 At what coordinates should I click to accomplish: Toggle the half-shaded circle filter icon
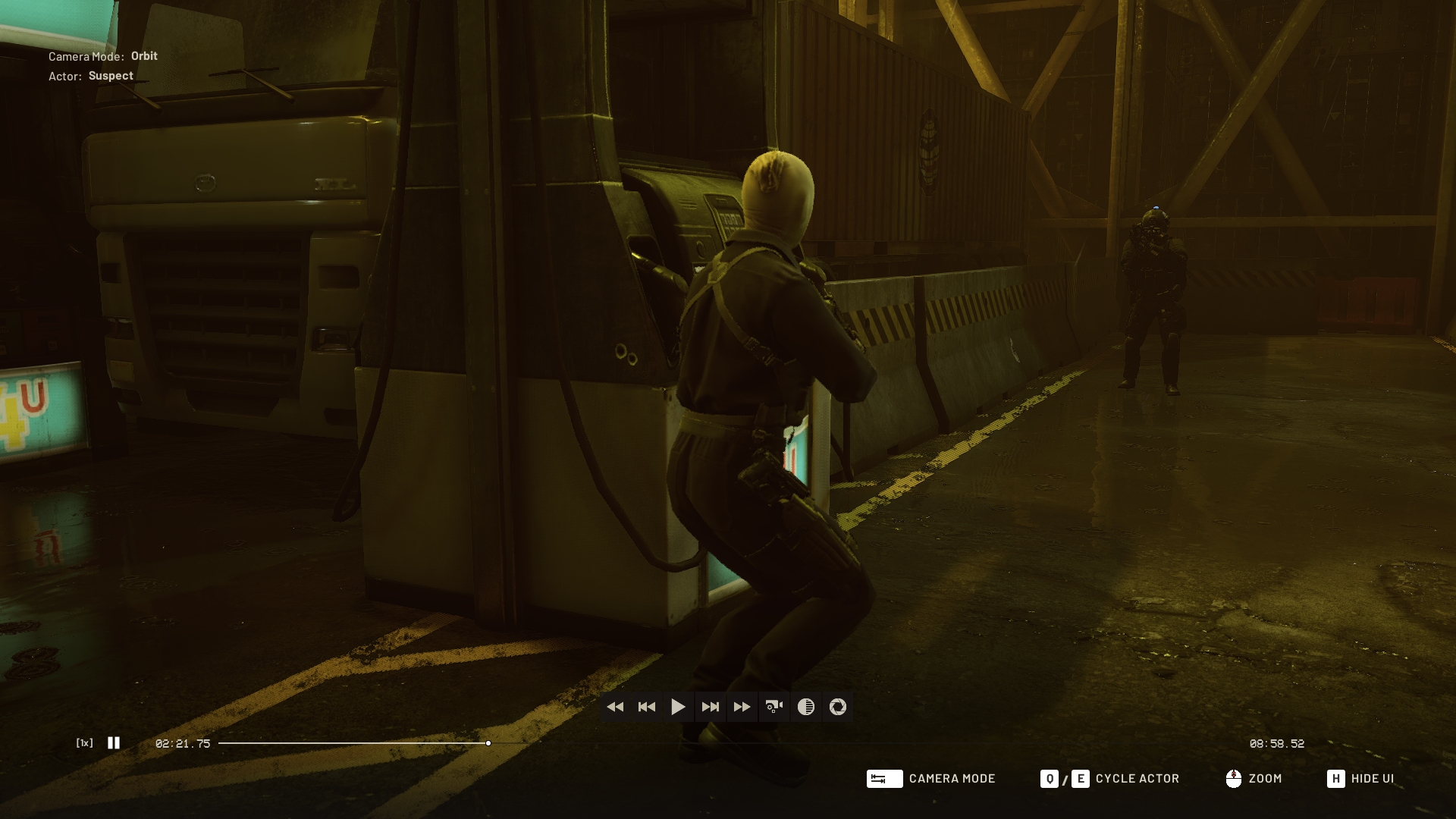[806, 707]
